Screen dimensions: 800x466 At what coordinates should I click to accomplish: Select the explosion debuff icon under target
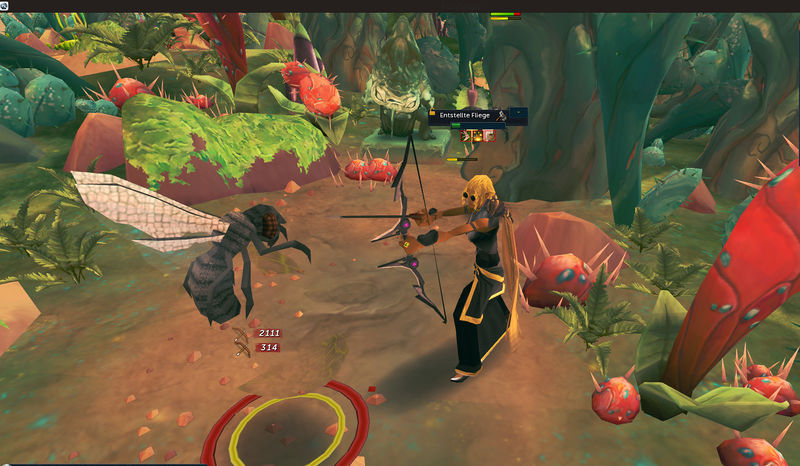tap(478, 135)
